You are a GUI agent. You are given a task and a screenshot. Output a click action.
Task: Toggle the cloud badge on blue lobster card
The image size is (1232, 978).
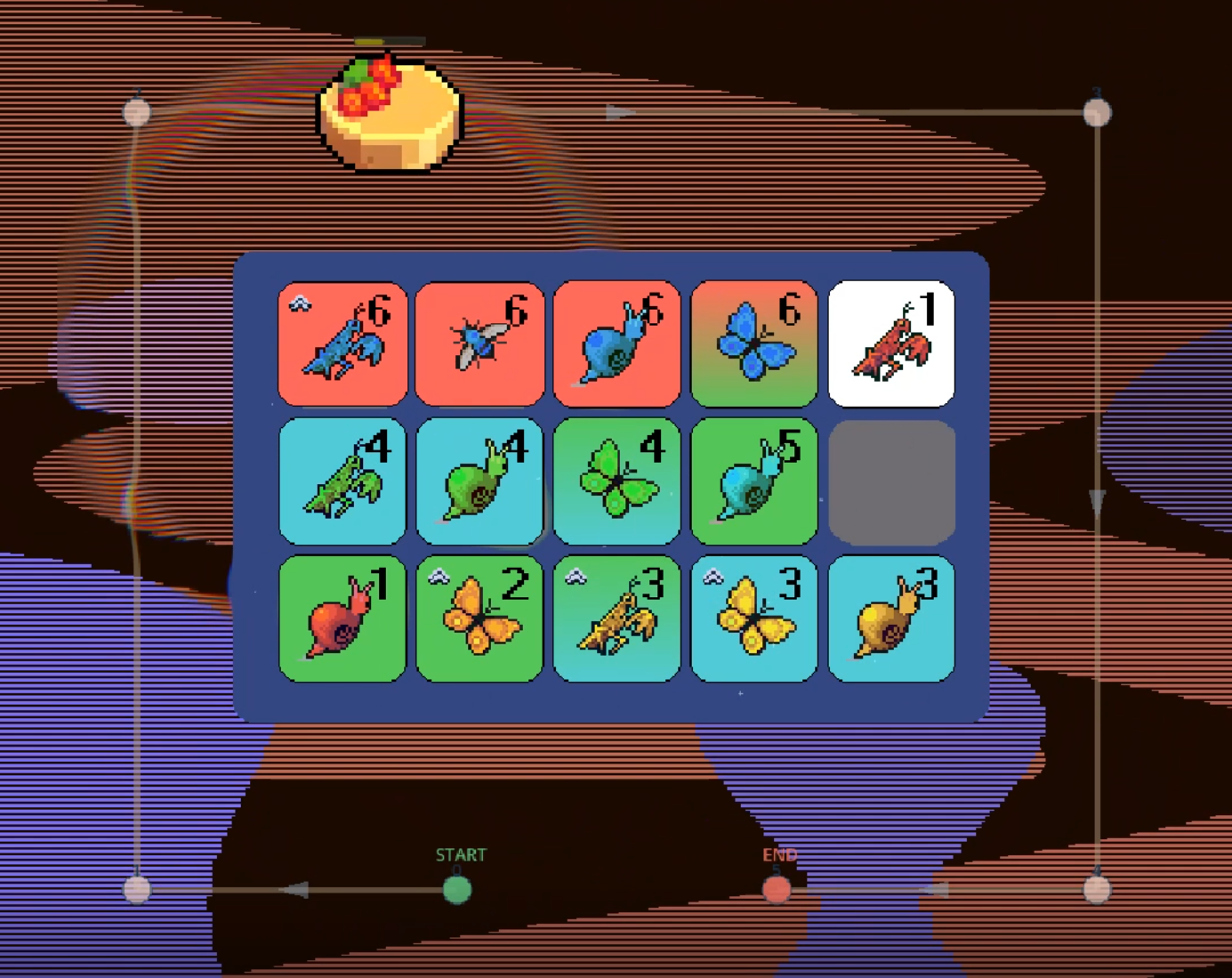[298, 302]
